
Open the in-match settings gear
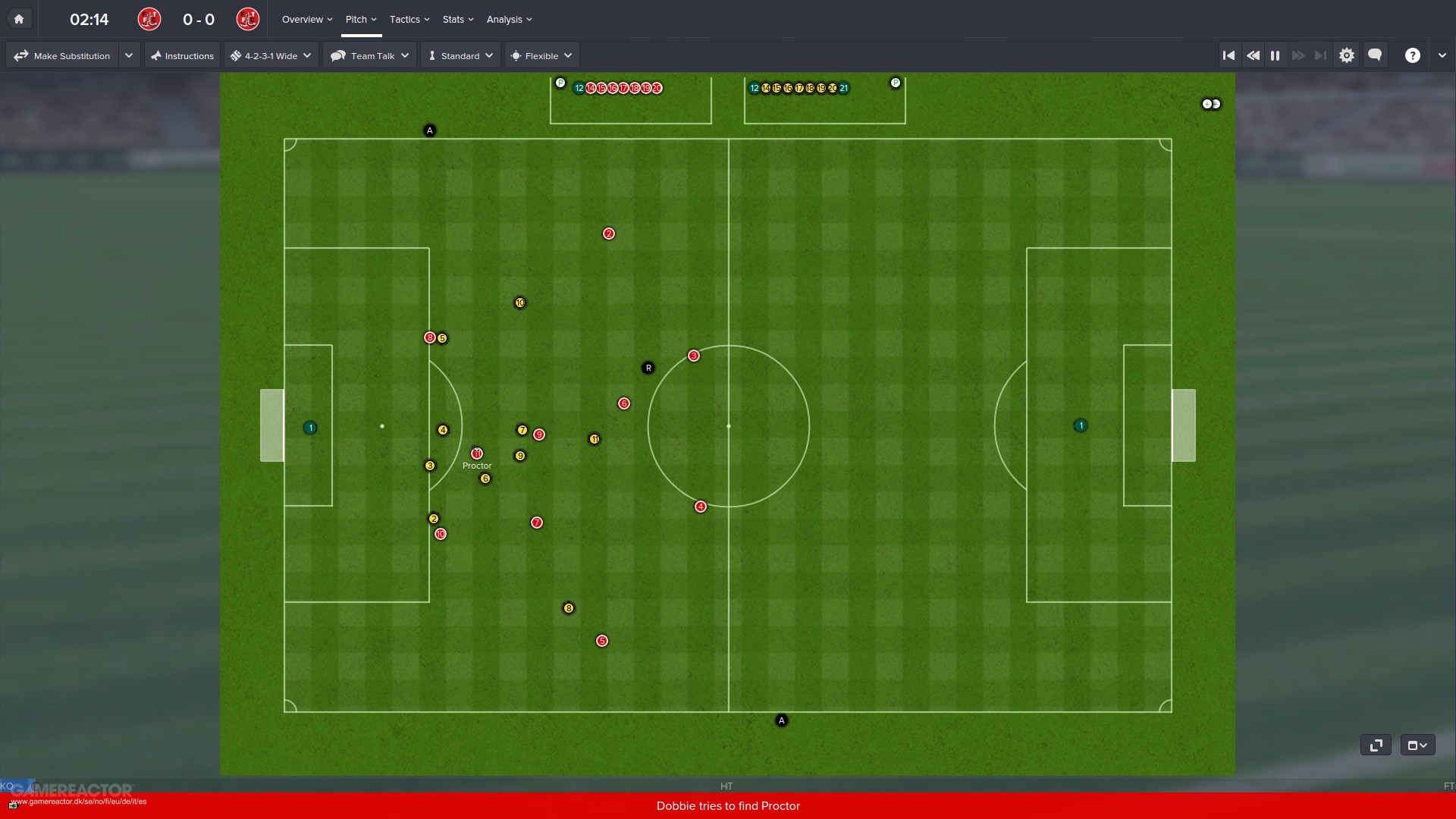[x=1348, y=55]
